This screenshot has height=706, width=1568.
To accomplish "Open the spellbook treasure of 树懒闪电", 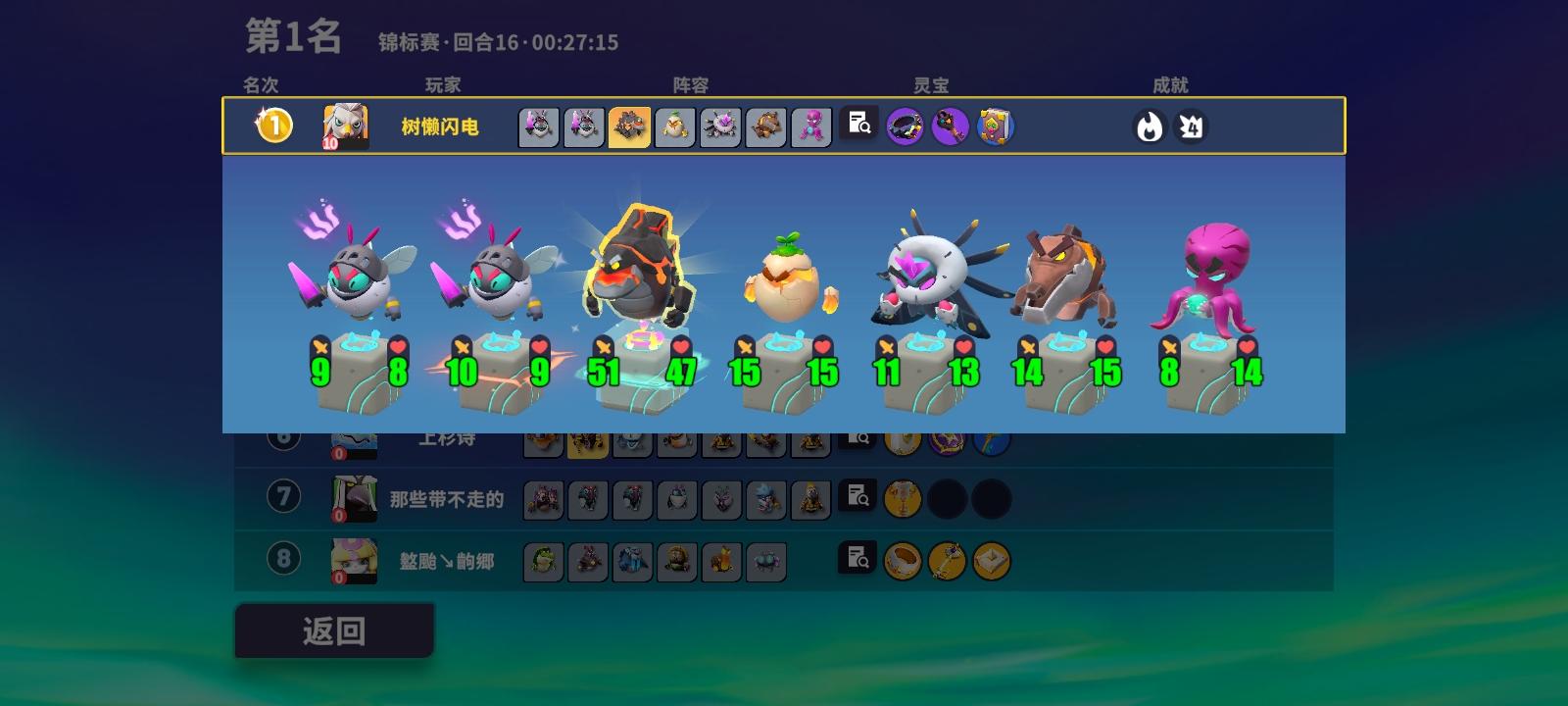I will (994, 125).
